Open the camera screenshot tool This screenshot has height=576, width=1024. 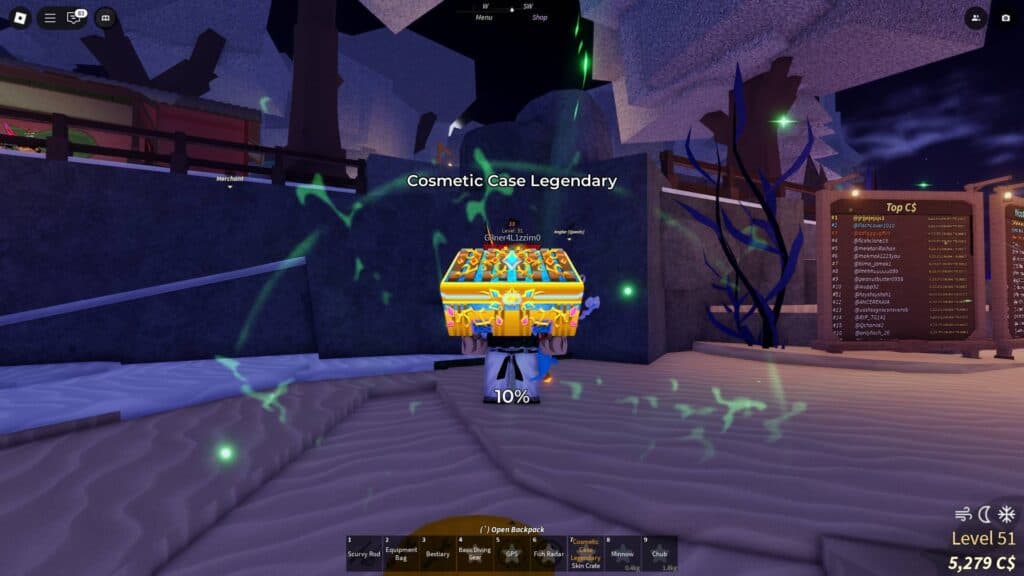pyautogui.click(x=1005, y=17)
